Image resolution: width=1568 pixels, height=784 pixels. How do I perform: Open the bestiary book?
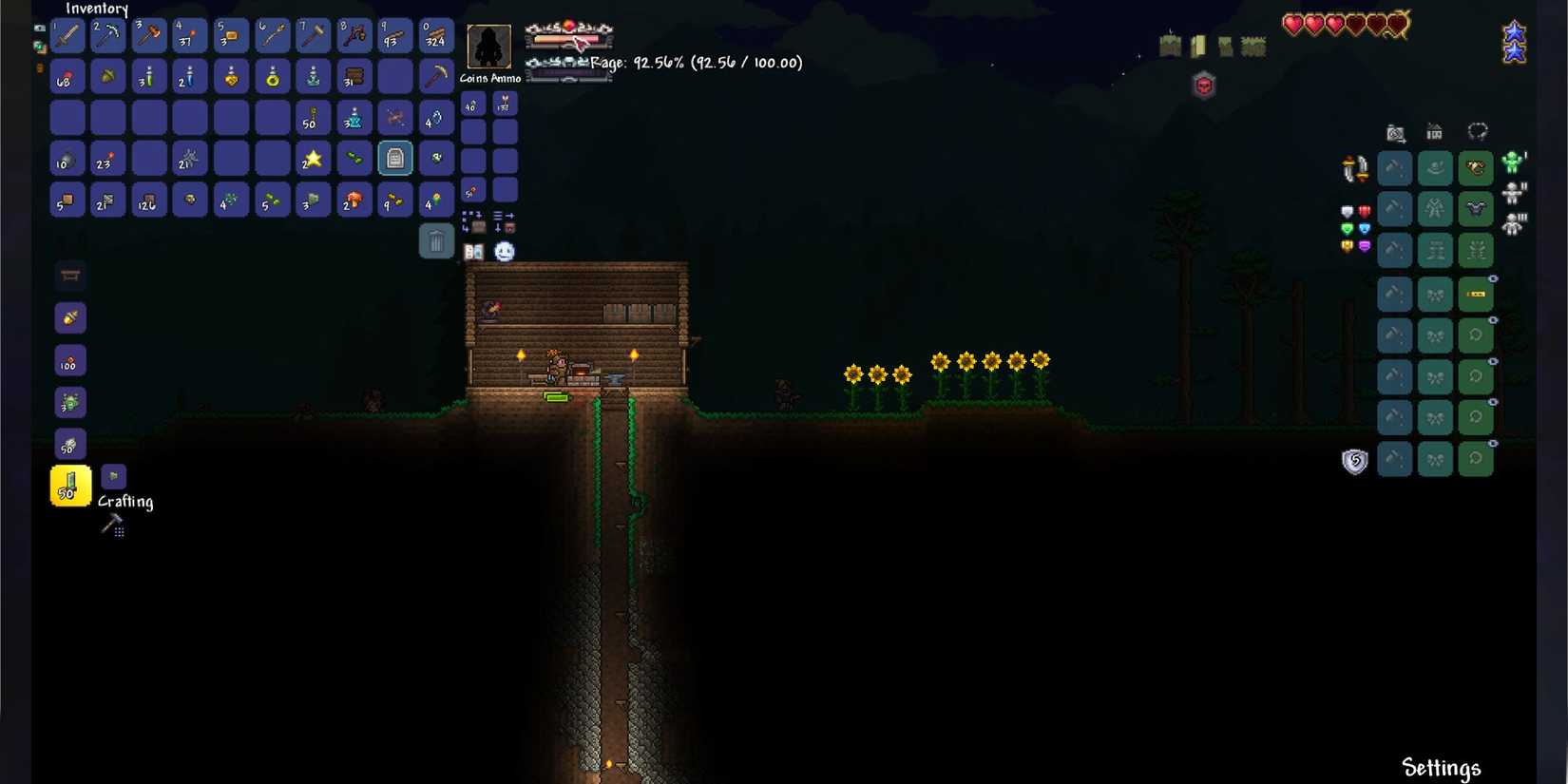473,252
